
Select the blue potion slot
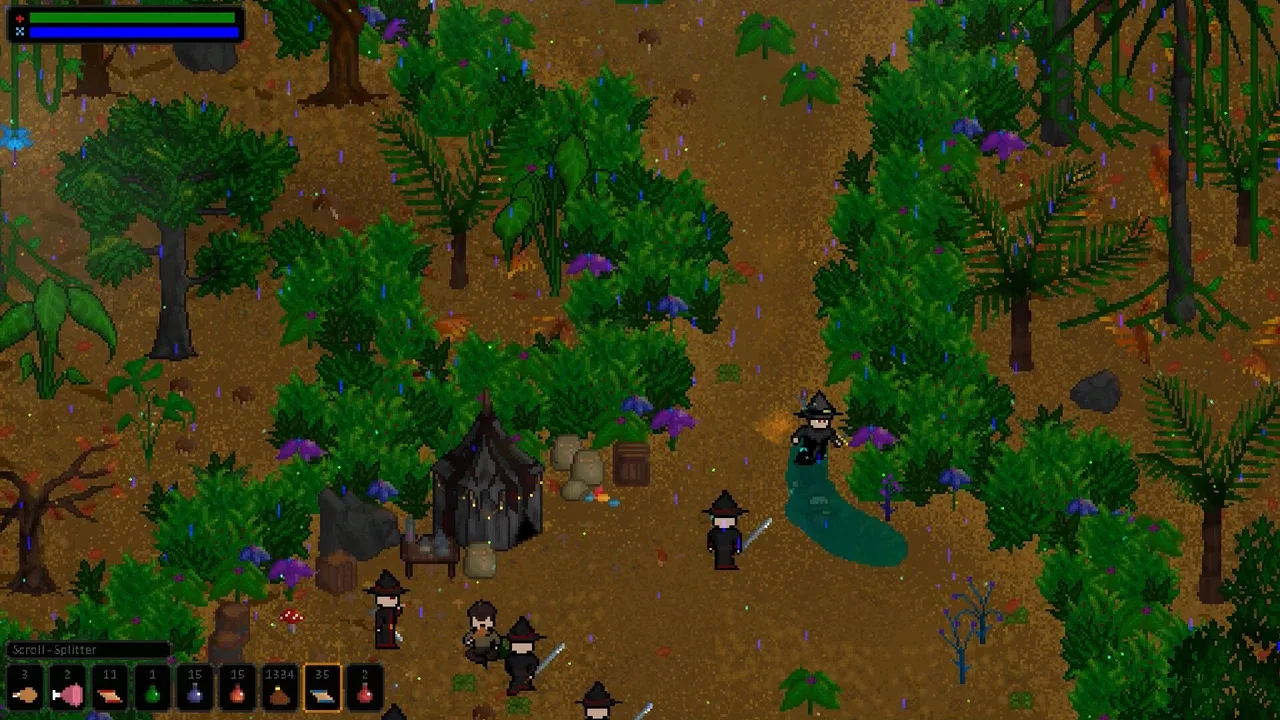(x=195, y=688)
